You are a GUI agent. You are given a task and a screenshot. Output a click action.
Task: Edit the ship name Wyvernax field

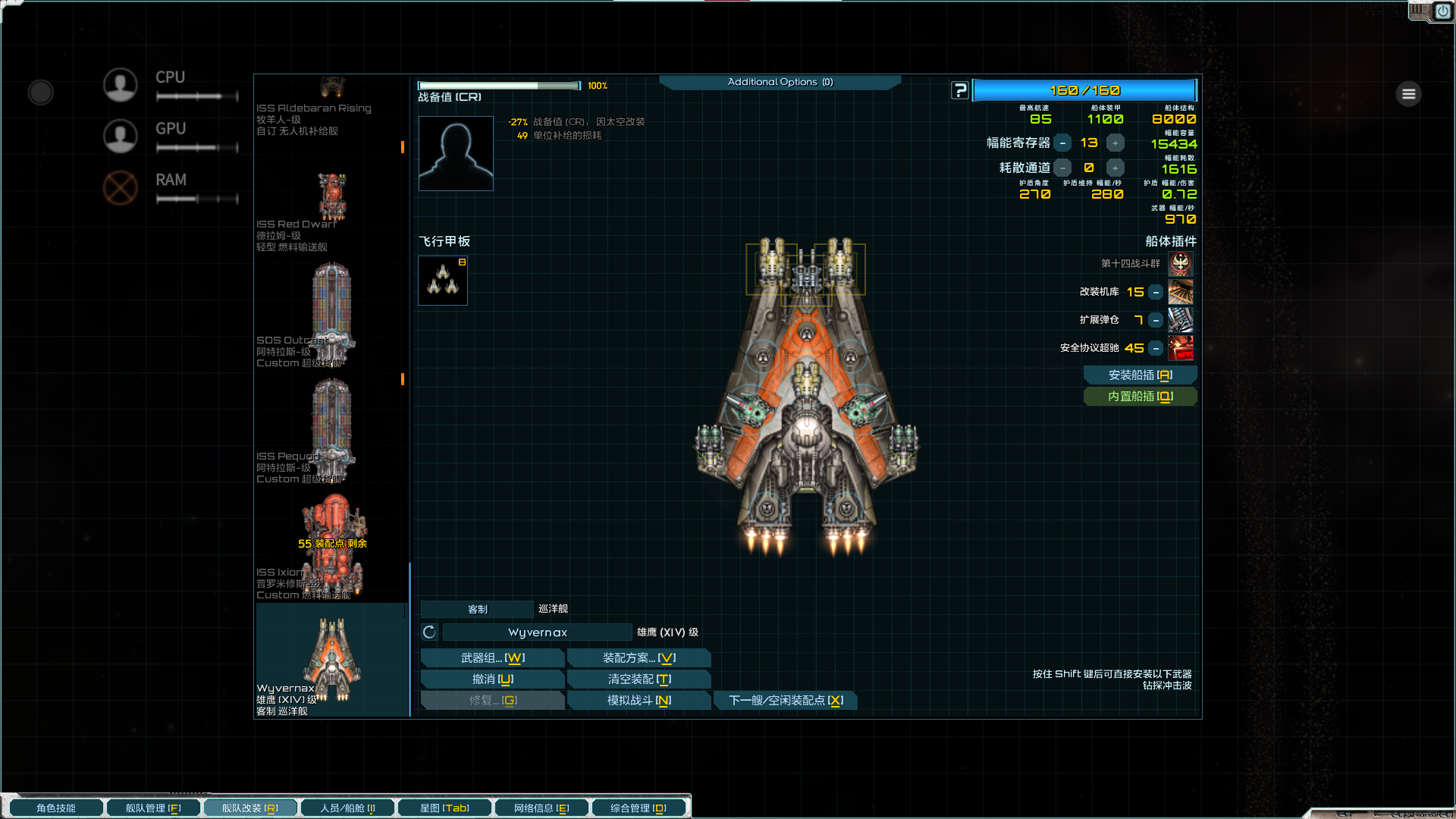point(537,632)
